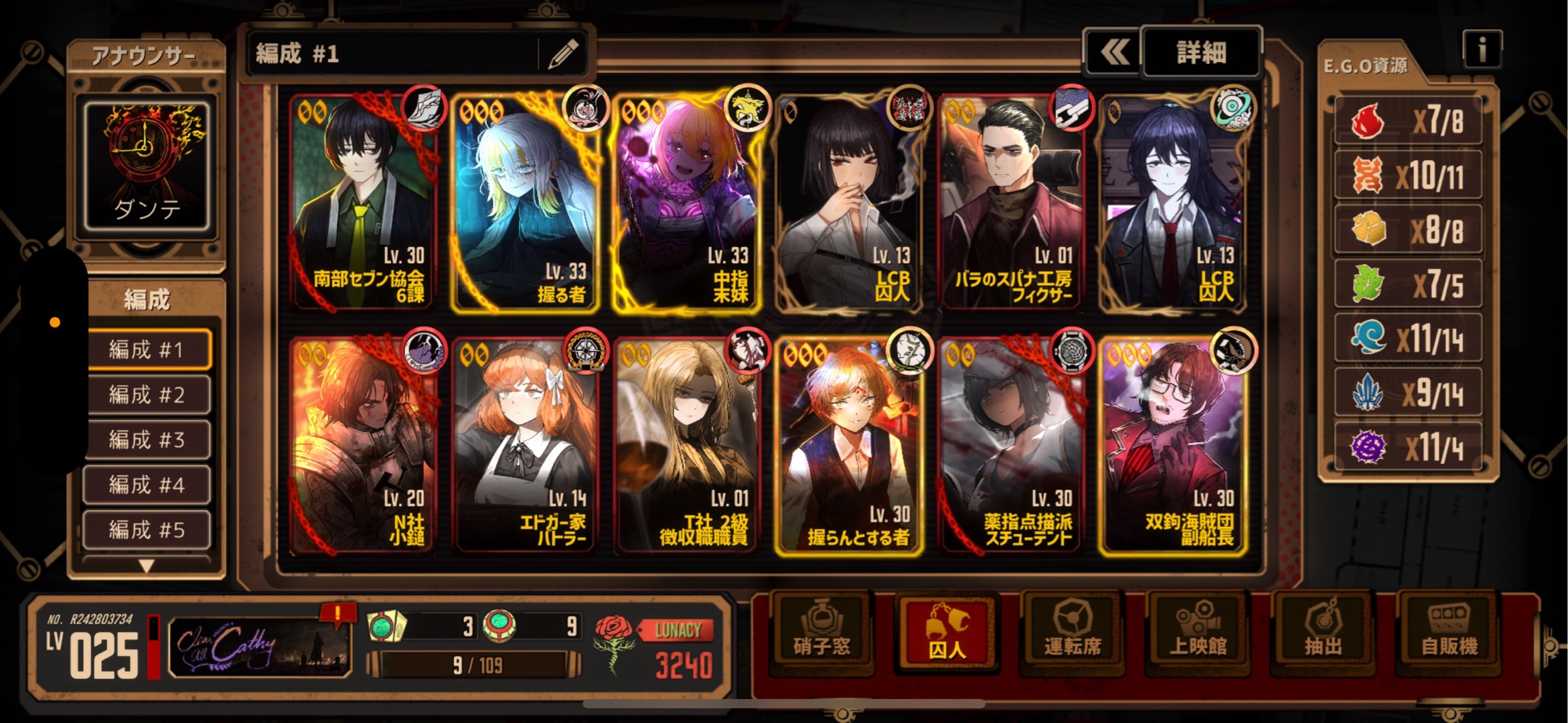Select the 双鉤海賊団副船長 card
Viewport: 1568px width, 723px height.
pos(1173,447)
